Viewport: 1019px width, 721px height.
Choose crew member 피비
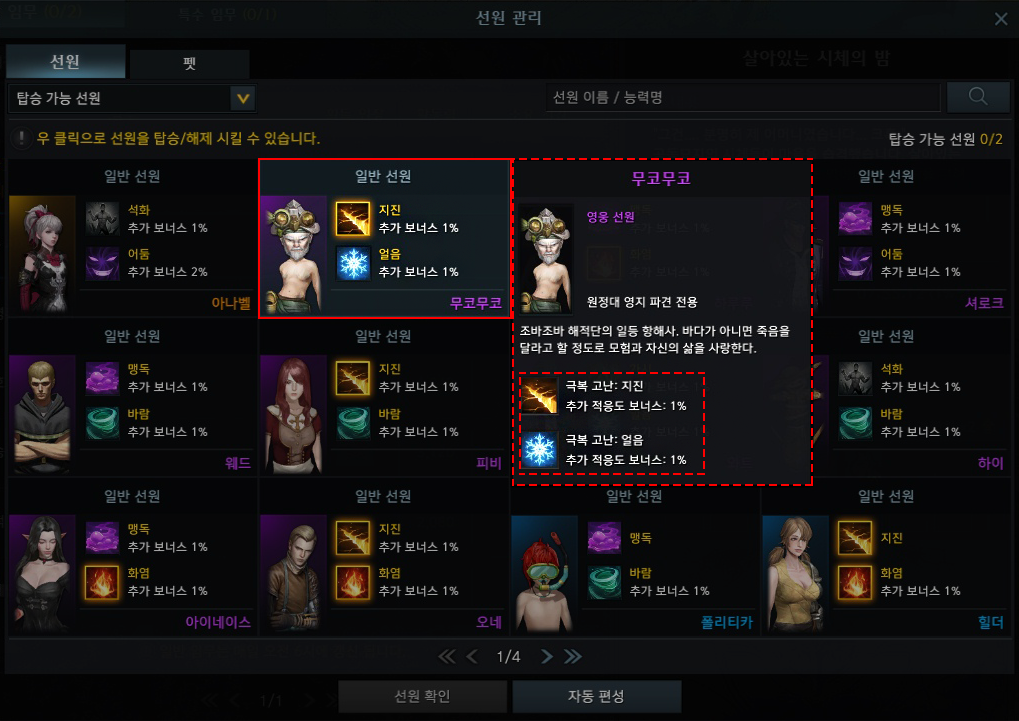(x=384, y=400)
